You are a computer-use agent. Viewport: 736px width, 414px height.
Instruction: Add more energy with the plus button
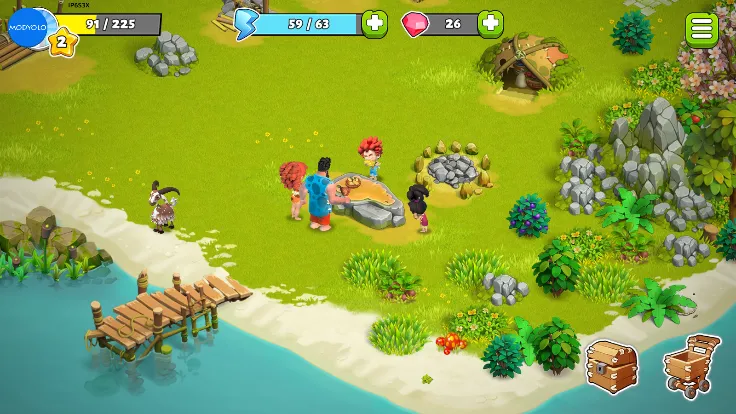tap(374, 23)
